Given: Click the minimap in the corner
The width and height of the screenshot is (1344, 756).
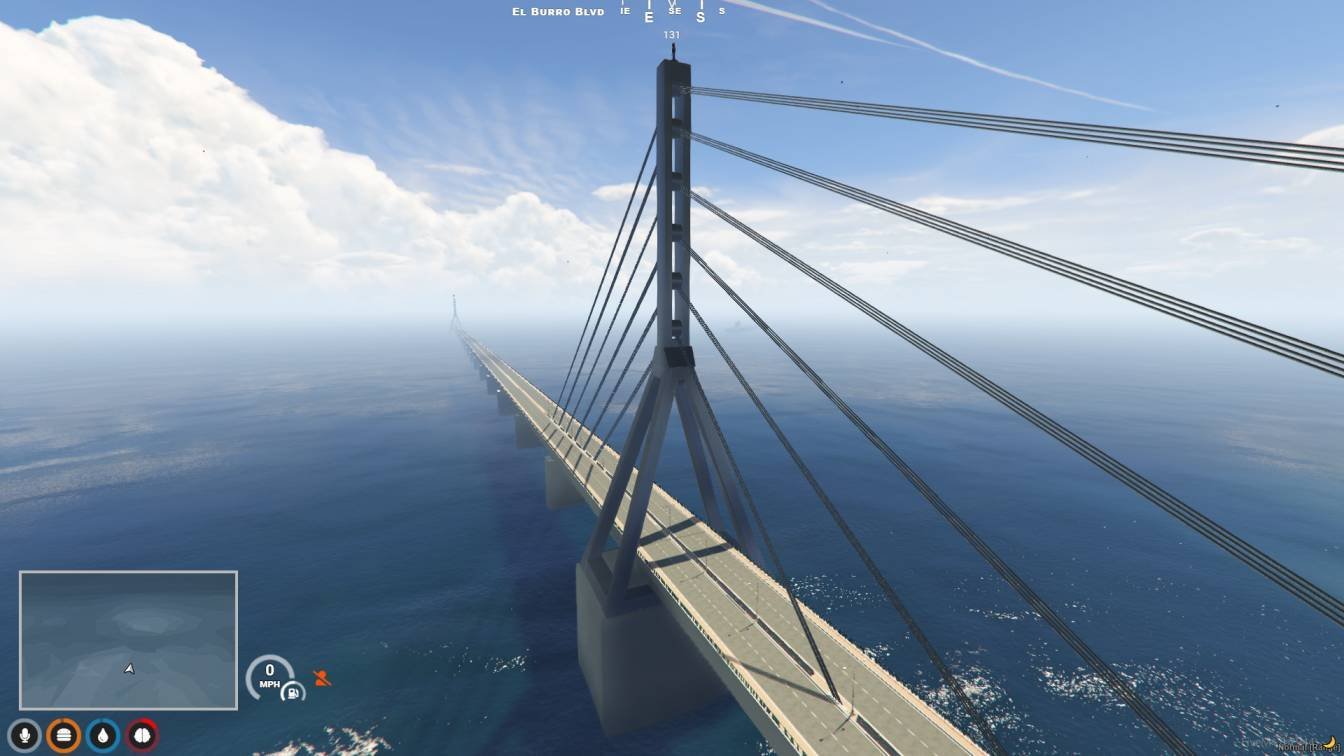Looking at the screenshot, I should pos(128,640).
